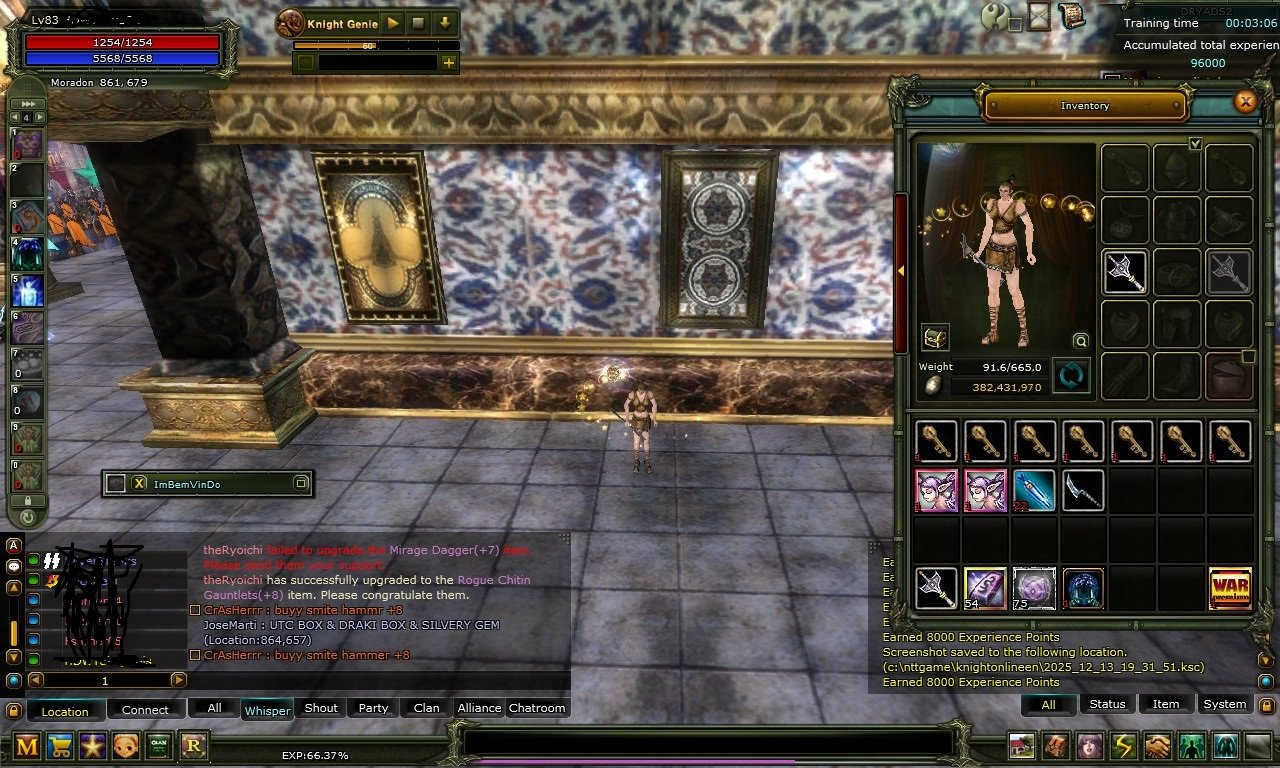The height and width of the screenshot is (768, 1280).
Task: Open the hourglass timer icon at top right
Action: tap(1039, 16)
